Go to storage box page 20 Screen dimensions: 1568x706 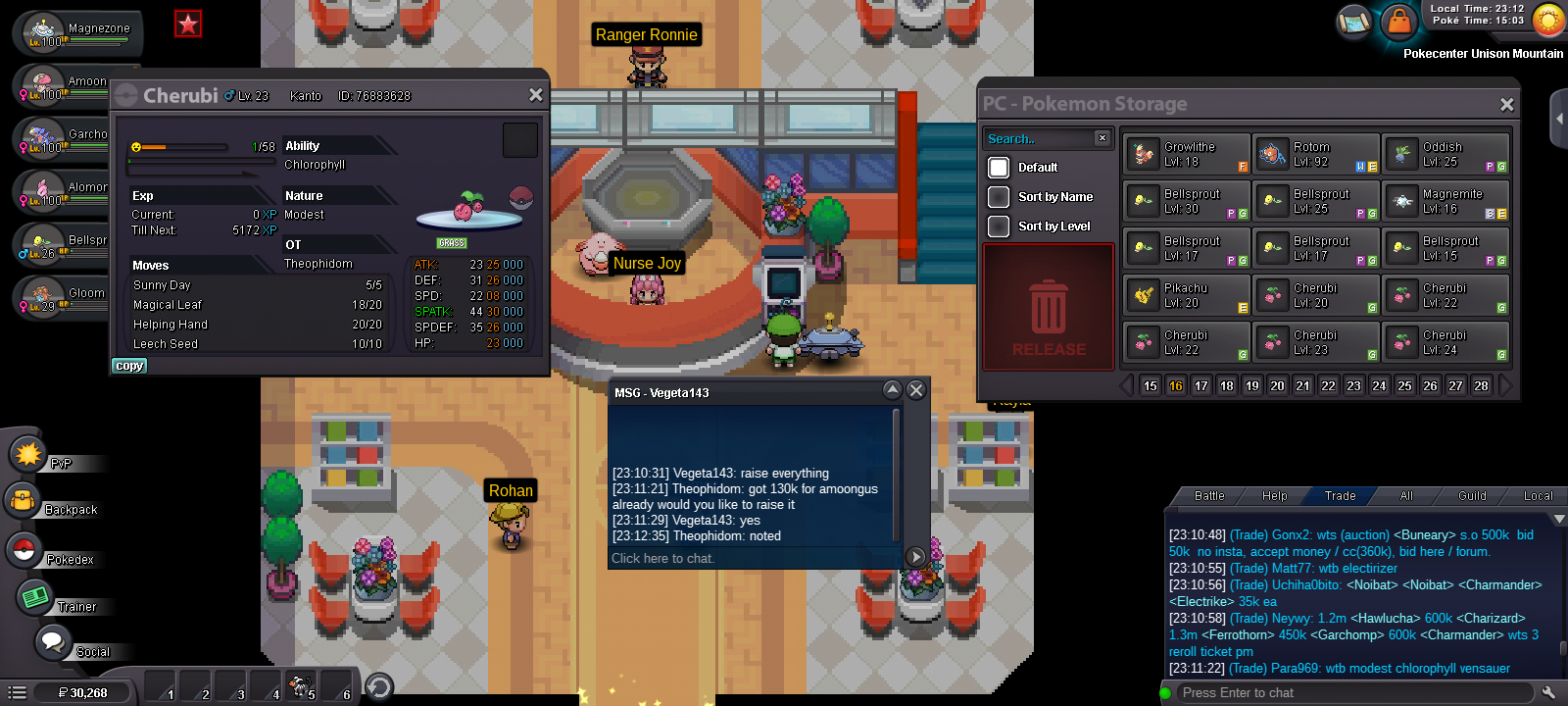coord(1277,386)
